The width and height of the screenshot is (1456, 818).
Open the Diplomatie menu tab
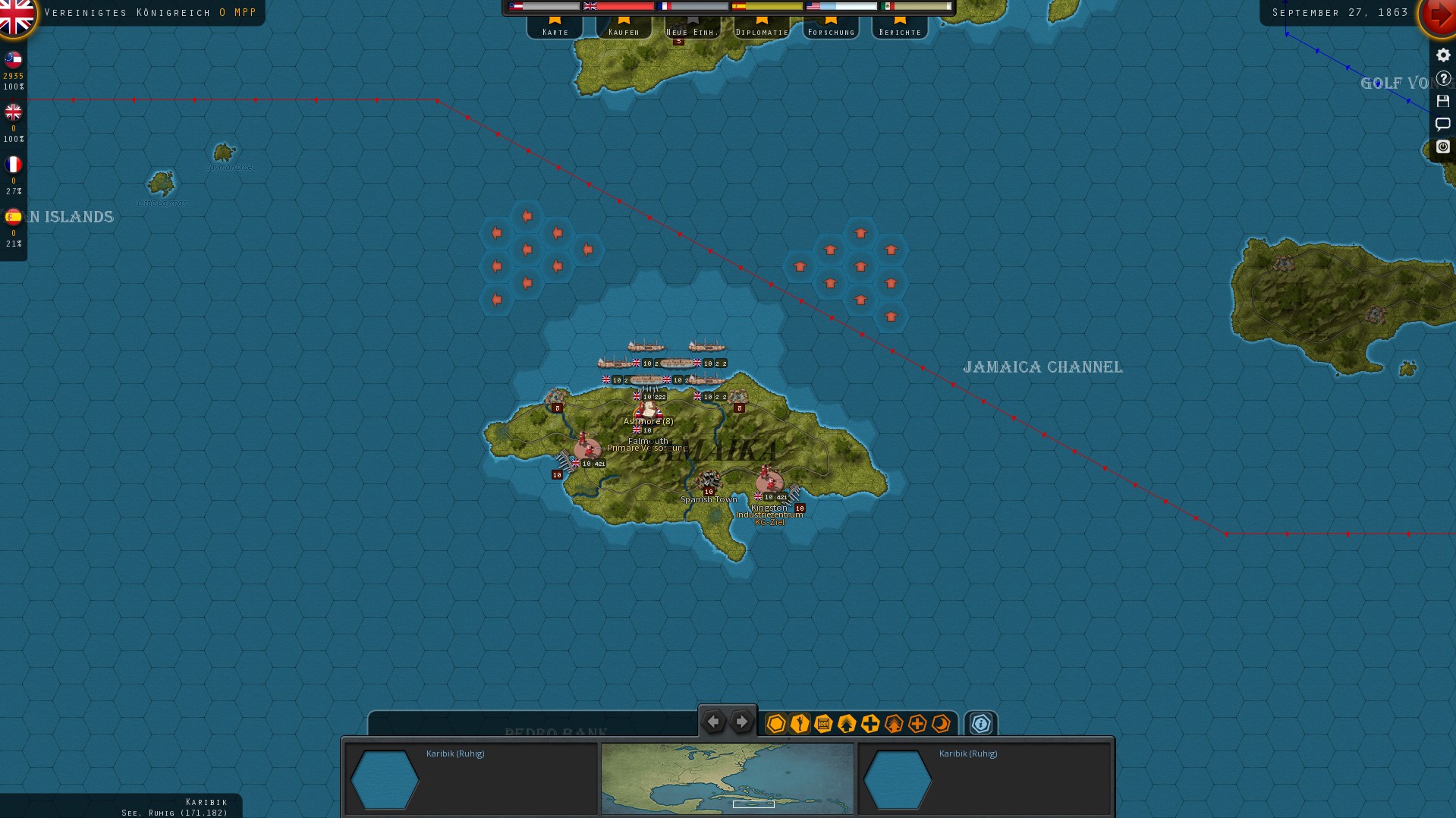[x=759, y=30]
